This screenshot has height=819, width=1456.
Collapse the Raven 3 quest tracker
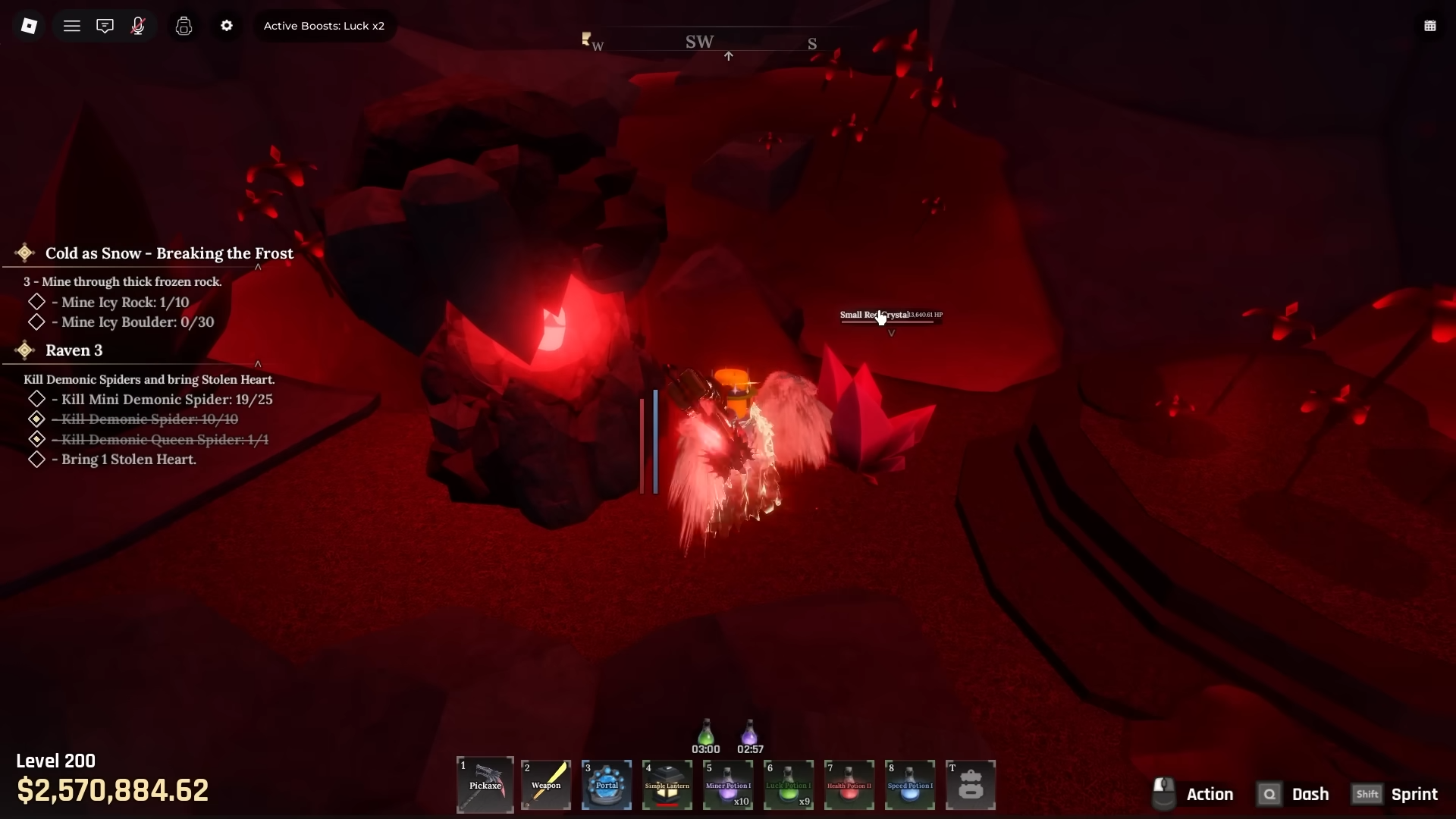coord(258,364)
